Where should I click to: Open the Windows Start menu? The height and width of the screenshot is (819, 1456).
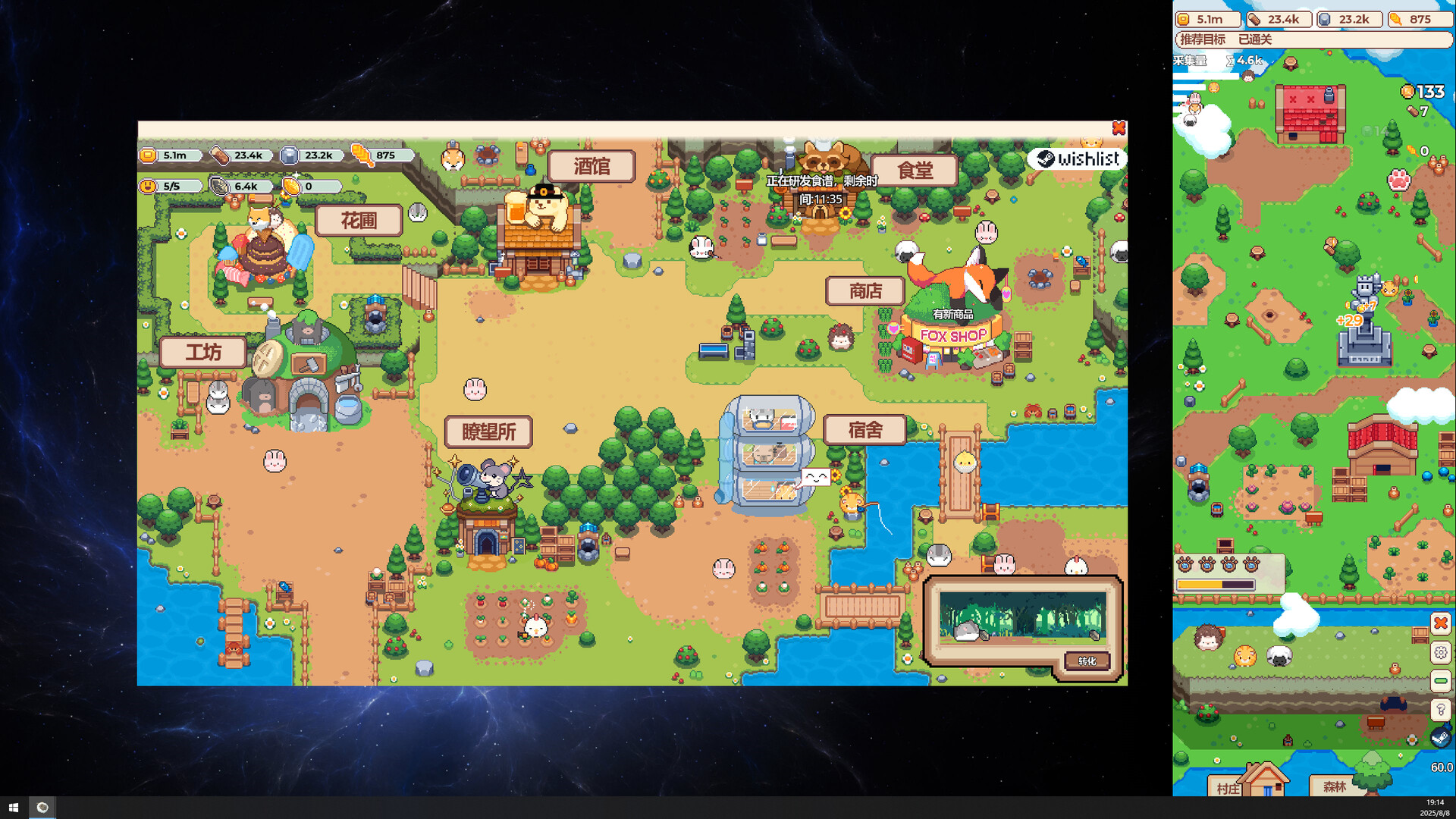[x=13, y=808]
